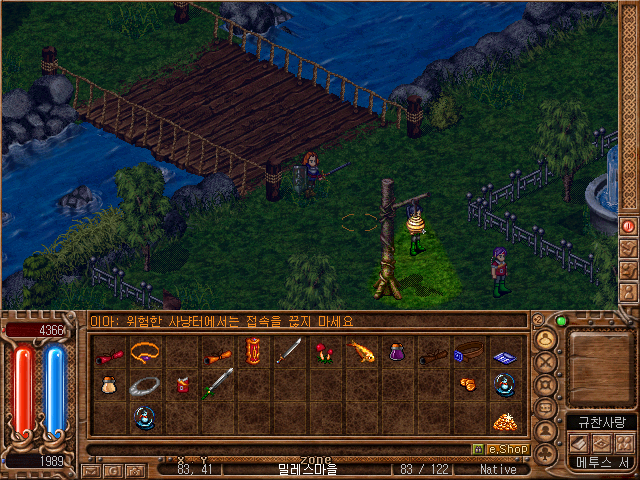Toggle the red power button
This screenshot has height=480, width=640.
pyautogui.click(x=629, y=226)
